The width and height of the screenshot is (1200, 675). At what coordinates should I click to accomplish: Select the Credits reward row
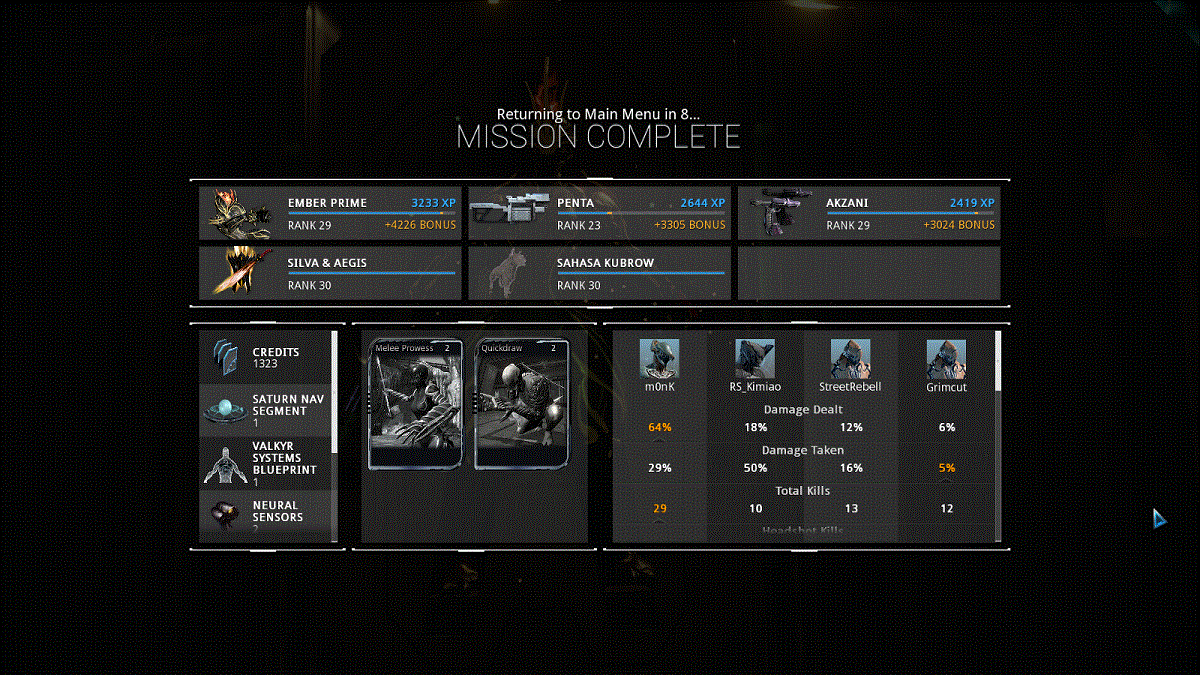point(266,358)
